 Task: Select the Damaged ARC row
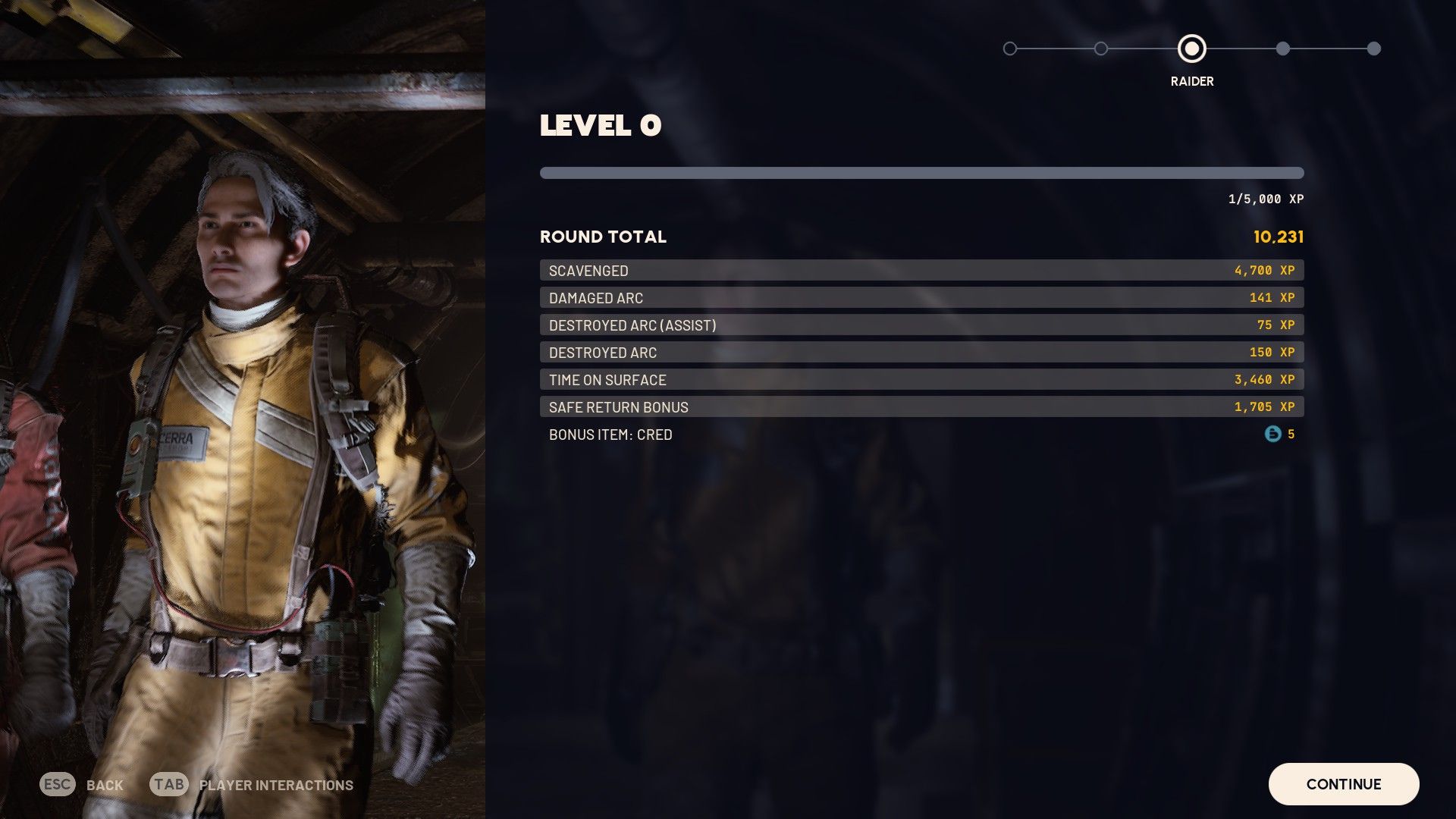click(x=921, y=297)
